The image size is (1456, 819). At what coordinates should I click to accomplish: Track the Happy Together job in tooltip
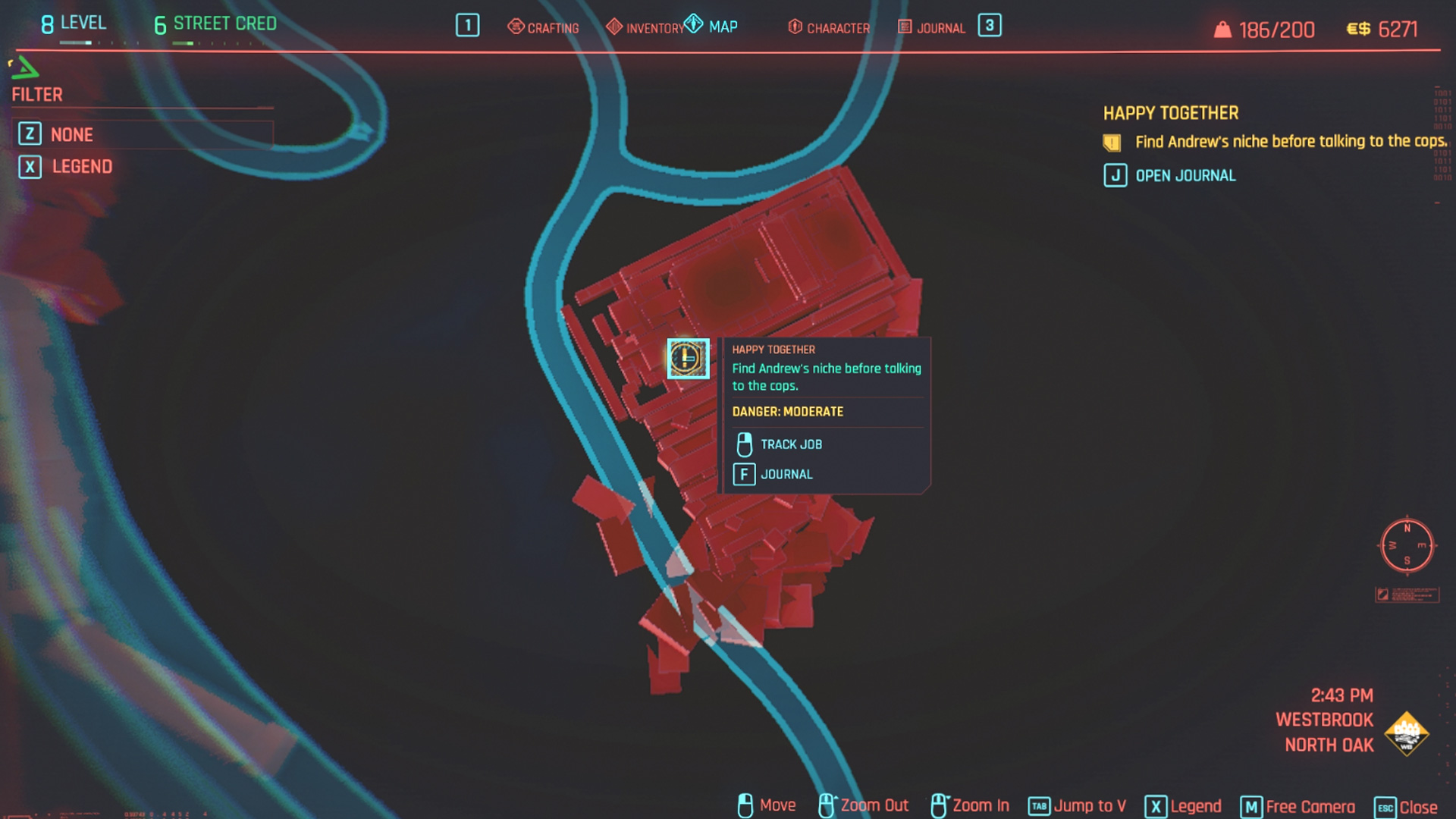[x=790, y=444]
